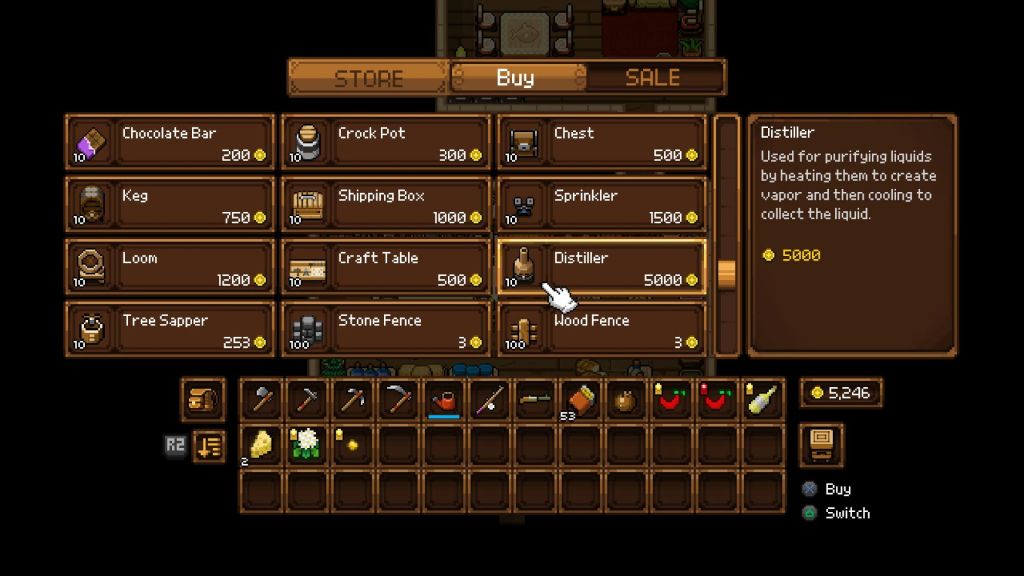
Task: Select the Chest shop entry
Action: click(601, 143)
